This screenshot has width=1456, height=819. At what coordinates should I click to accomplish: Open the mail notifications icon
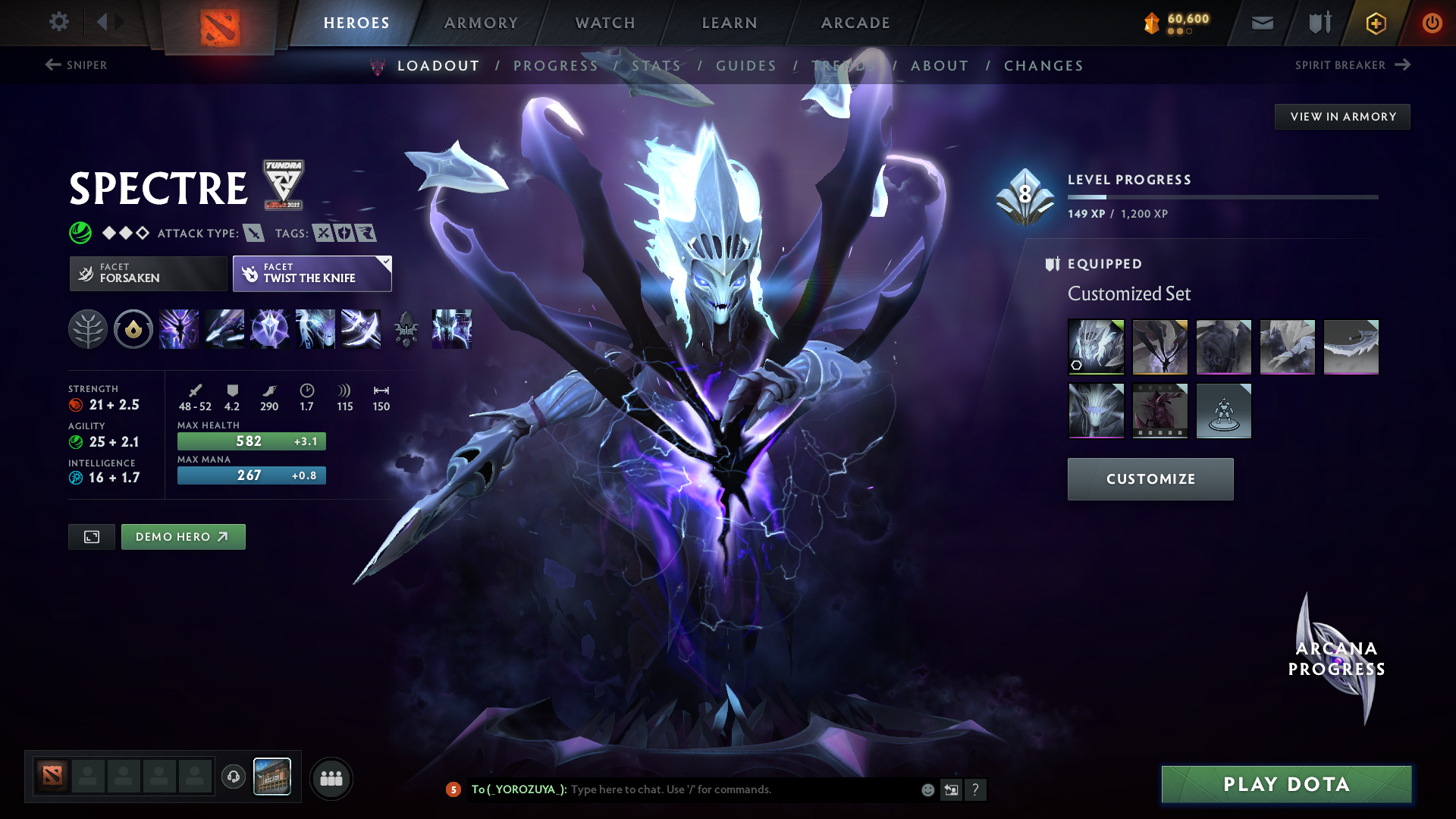point(1261,23)
